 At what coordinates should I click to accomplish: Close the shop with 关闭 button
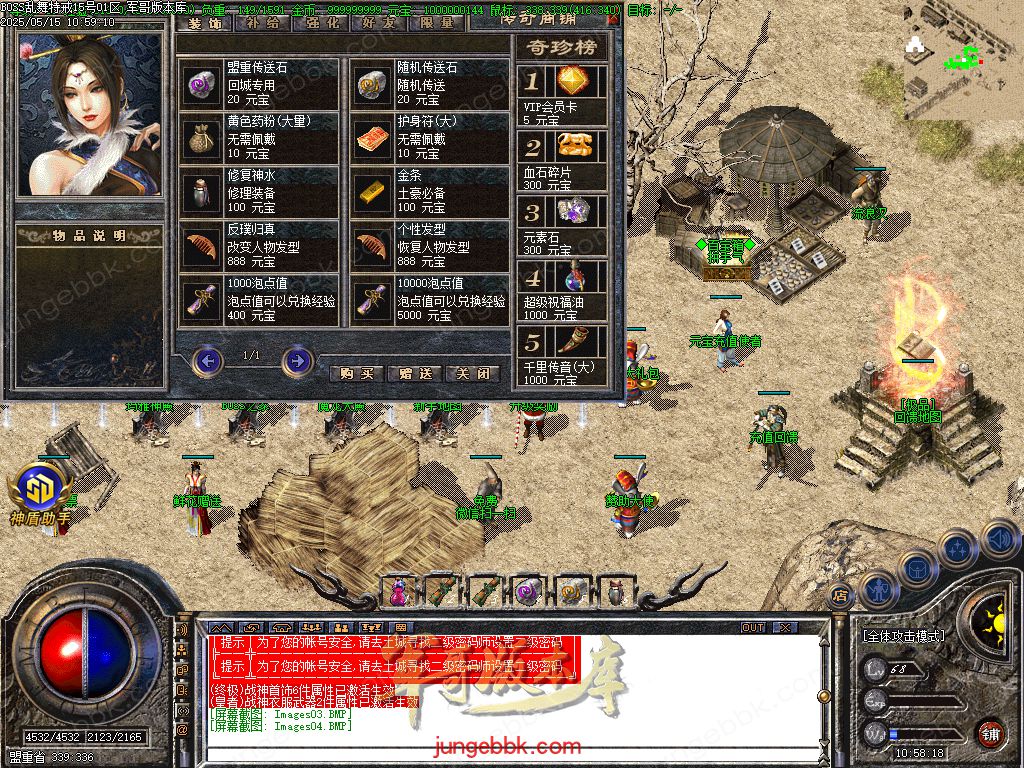click(x=472, y=374)
